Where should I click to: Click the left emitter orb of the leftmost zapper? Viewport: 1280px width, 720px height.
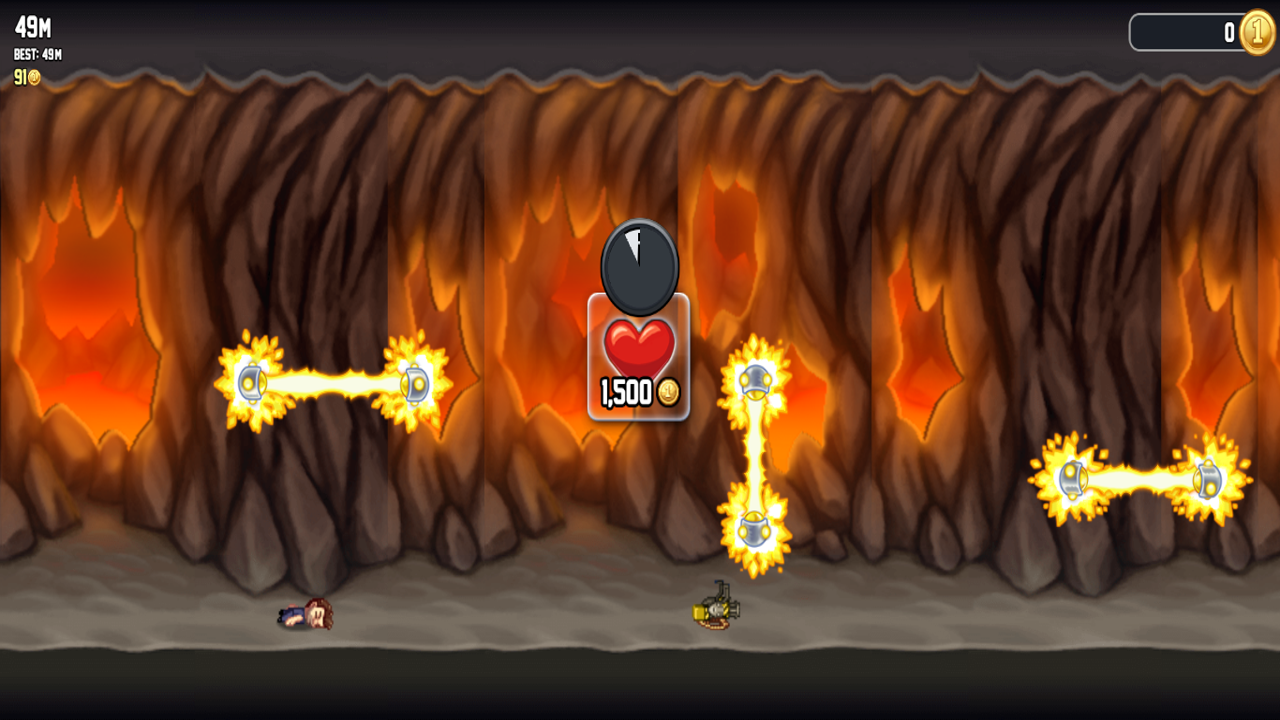click(x=251, y=380)
